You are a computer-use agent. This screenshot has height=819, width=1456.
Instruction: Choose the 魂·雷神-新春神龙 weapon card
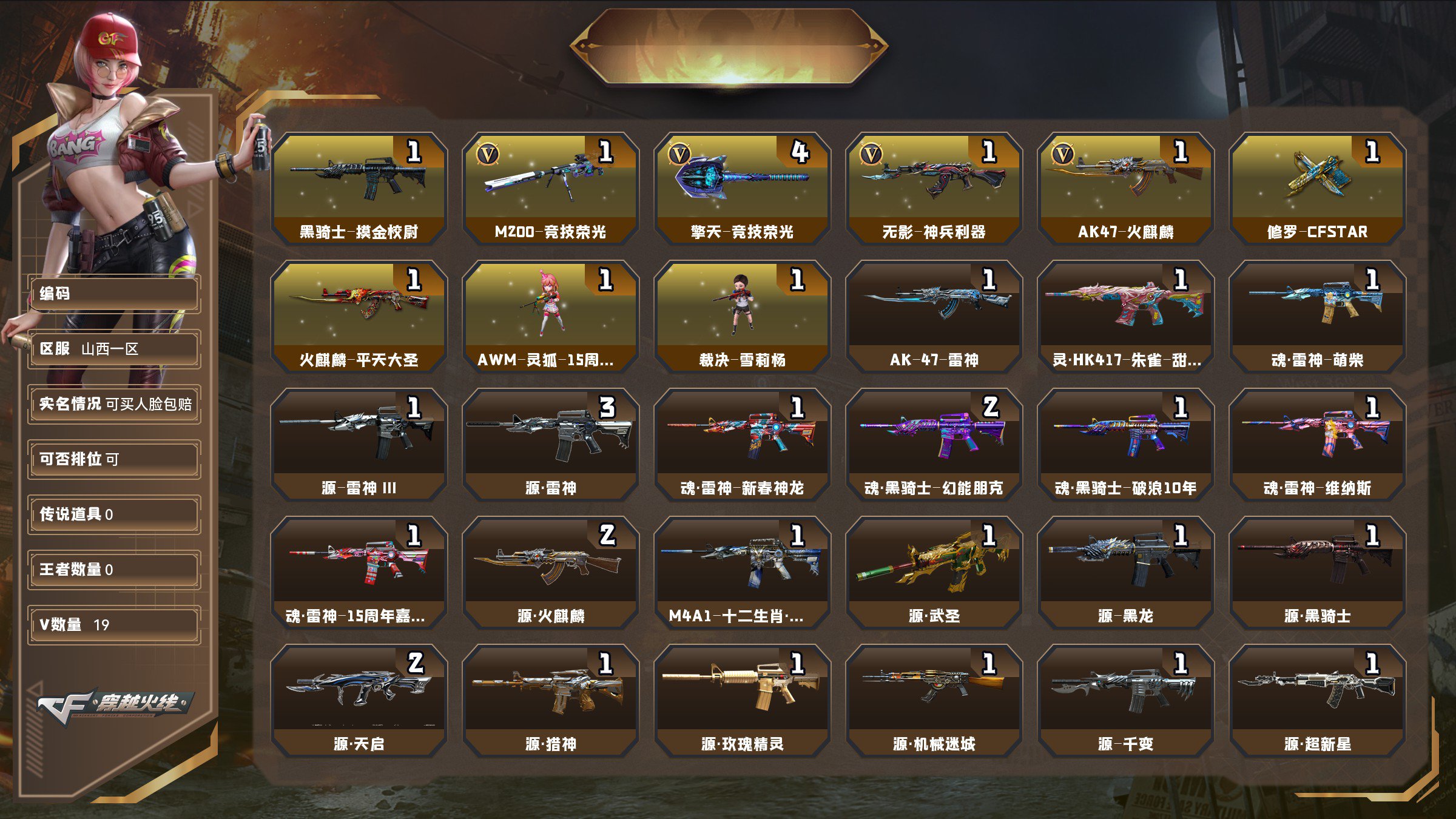tap(742, 444)
